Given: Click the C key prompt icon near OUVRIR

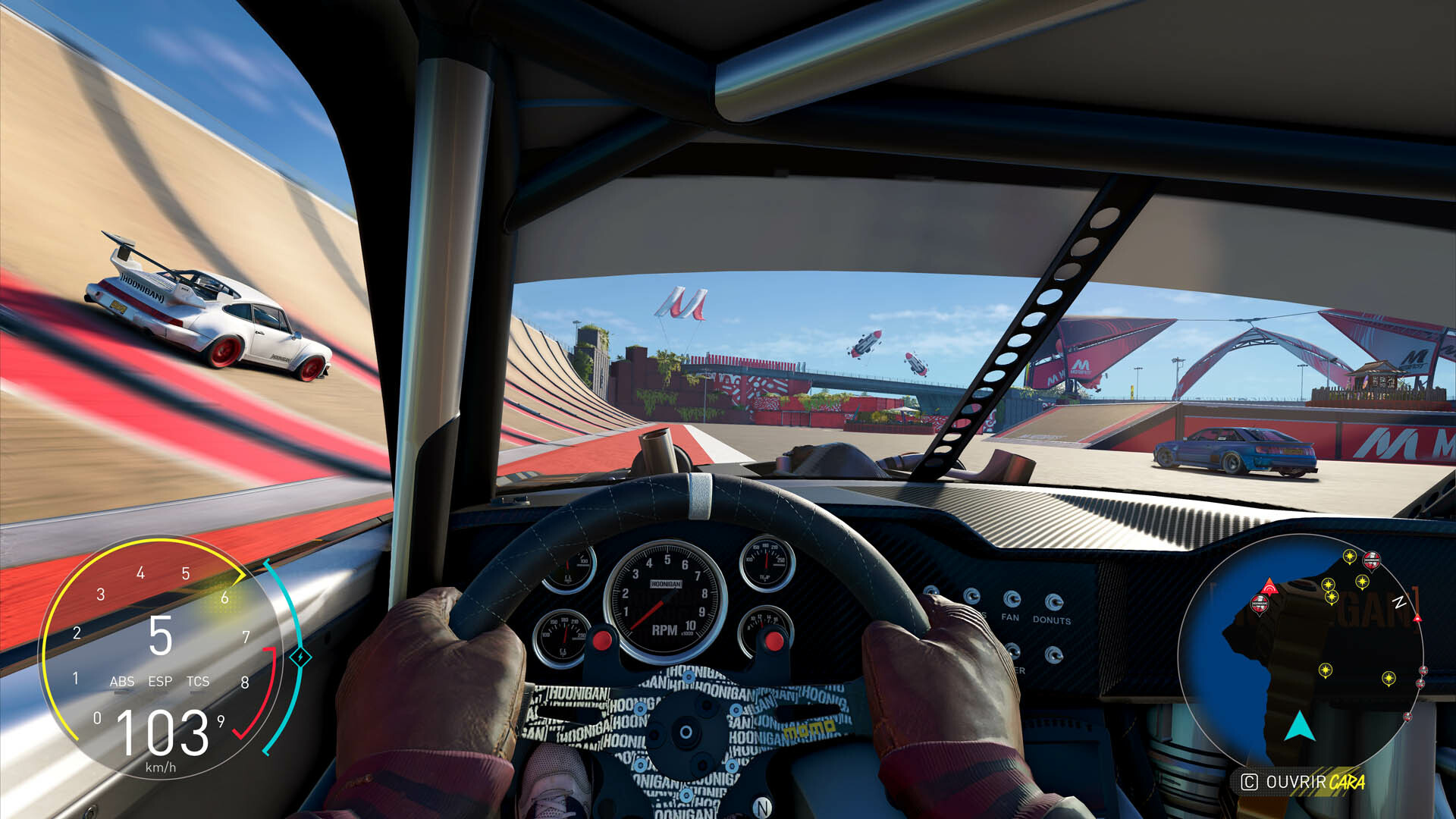Looking at the screenshot, I should tap(1251, 780).
